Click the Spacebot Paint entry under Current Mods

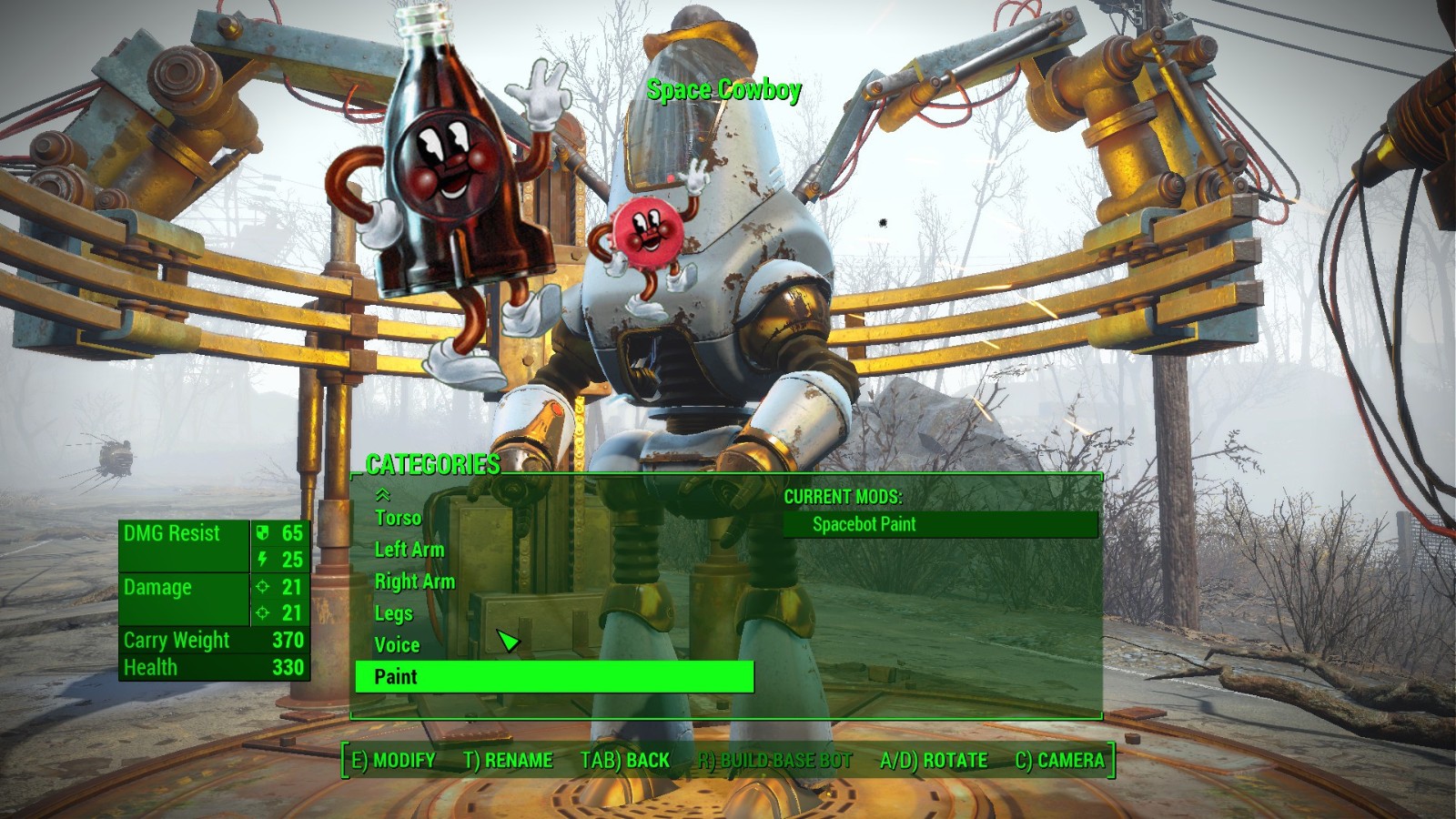tap(864, 524)
